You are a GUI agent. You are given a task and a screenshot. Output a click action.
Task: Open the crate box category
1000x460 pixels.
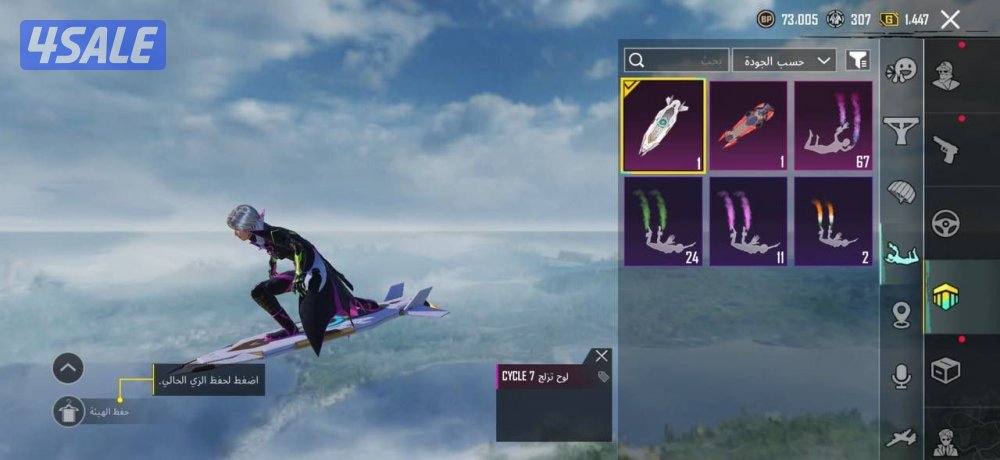point(946,370)
